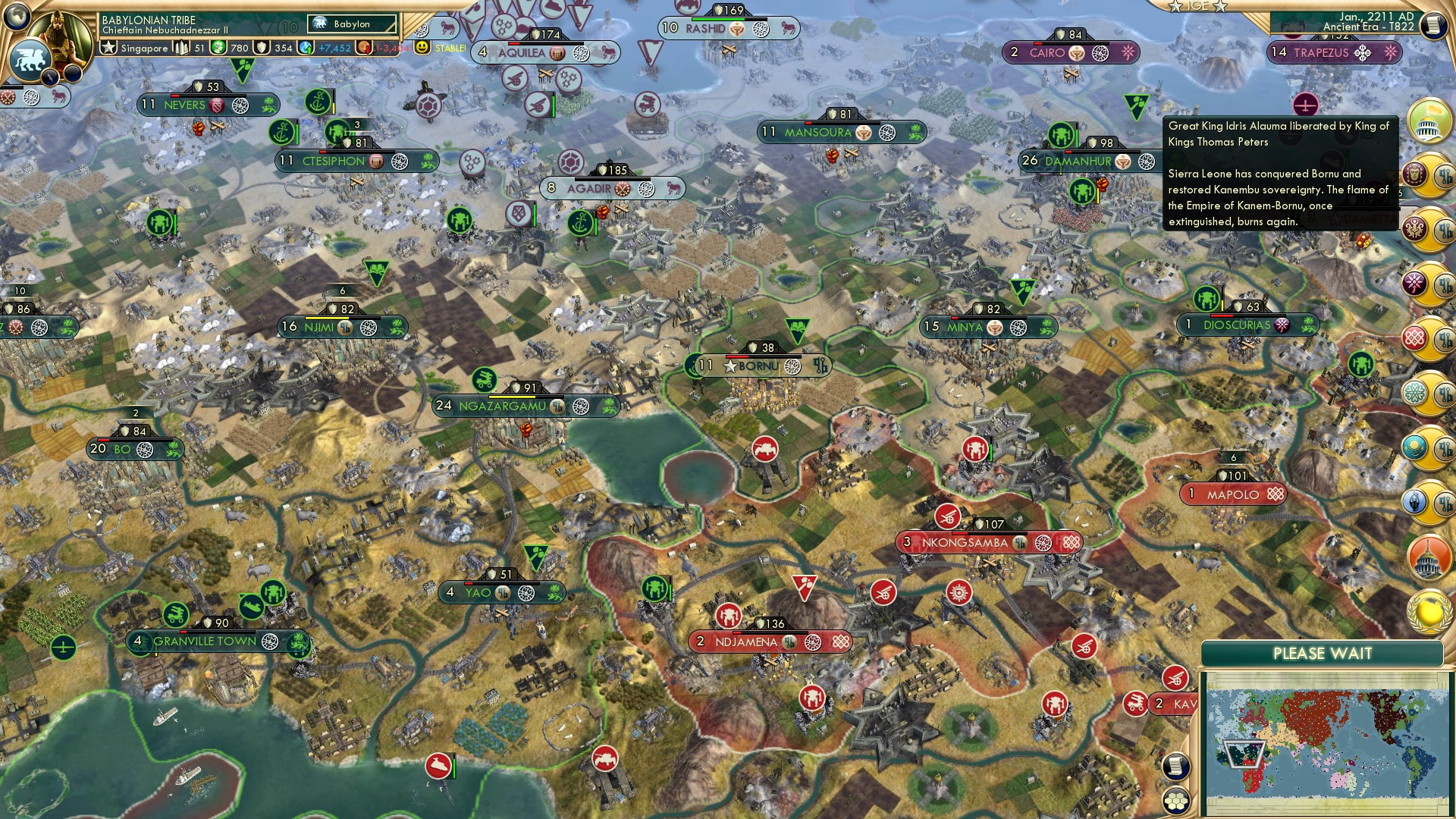Click the science beaker showing +7,452
The width and height of the screenshot is (1456, 819).
[304, 48]
